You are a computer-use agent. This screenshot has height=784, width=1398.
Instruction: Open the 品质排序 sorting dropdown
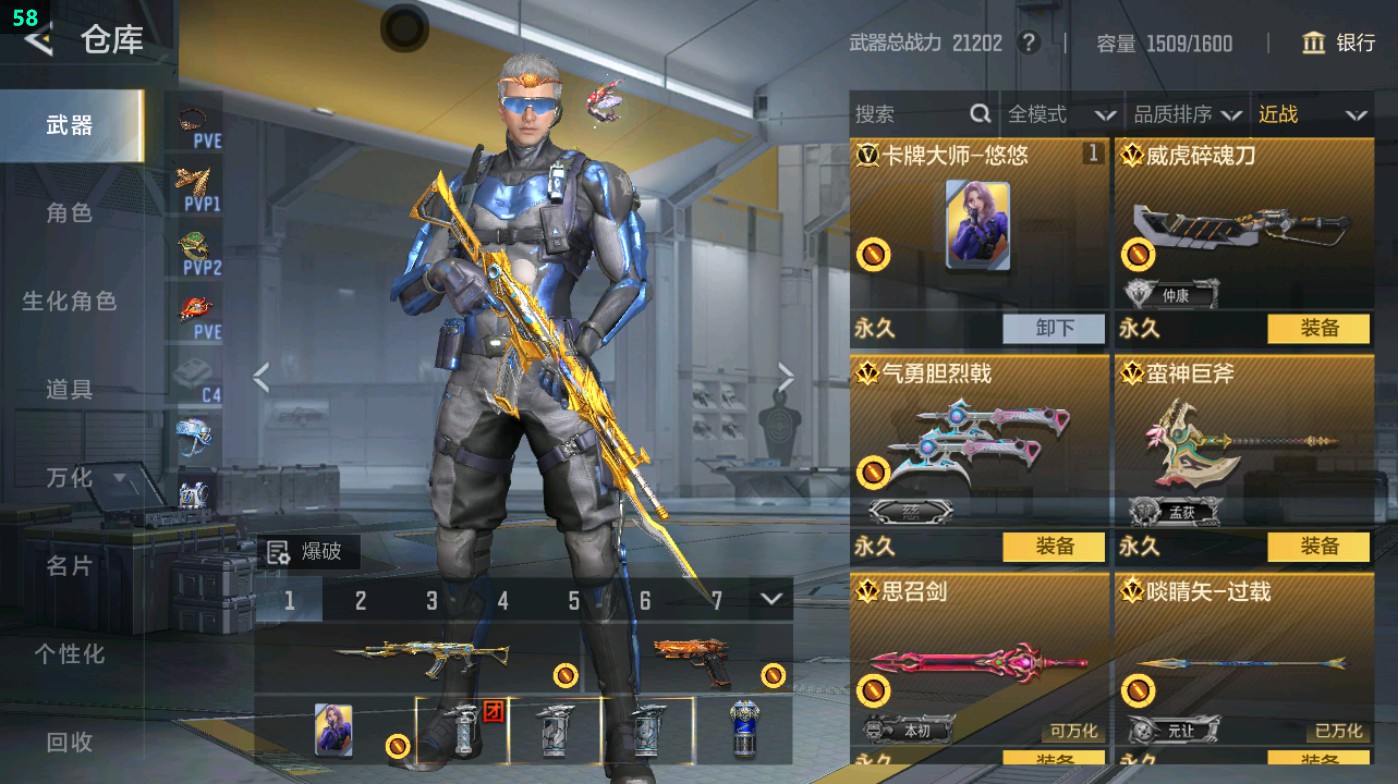pos(1195,113)
